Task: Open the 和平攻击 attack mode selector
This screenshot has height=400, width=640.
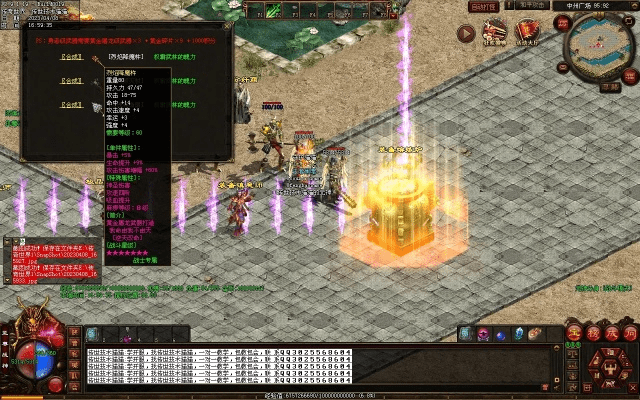Action: coord(530,6)
